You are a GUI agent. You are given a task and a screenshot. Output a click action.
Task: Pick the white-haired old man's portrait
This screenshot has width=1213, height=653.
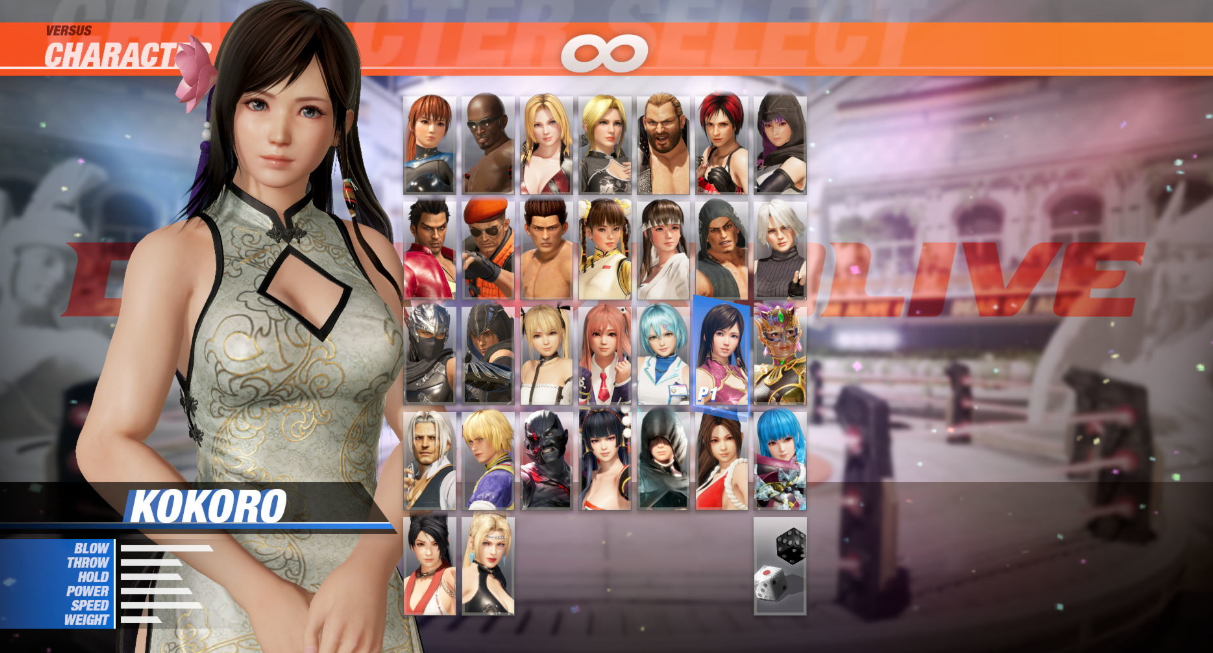click(429, 459)
